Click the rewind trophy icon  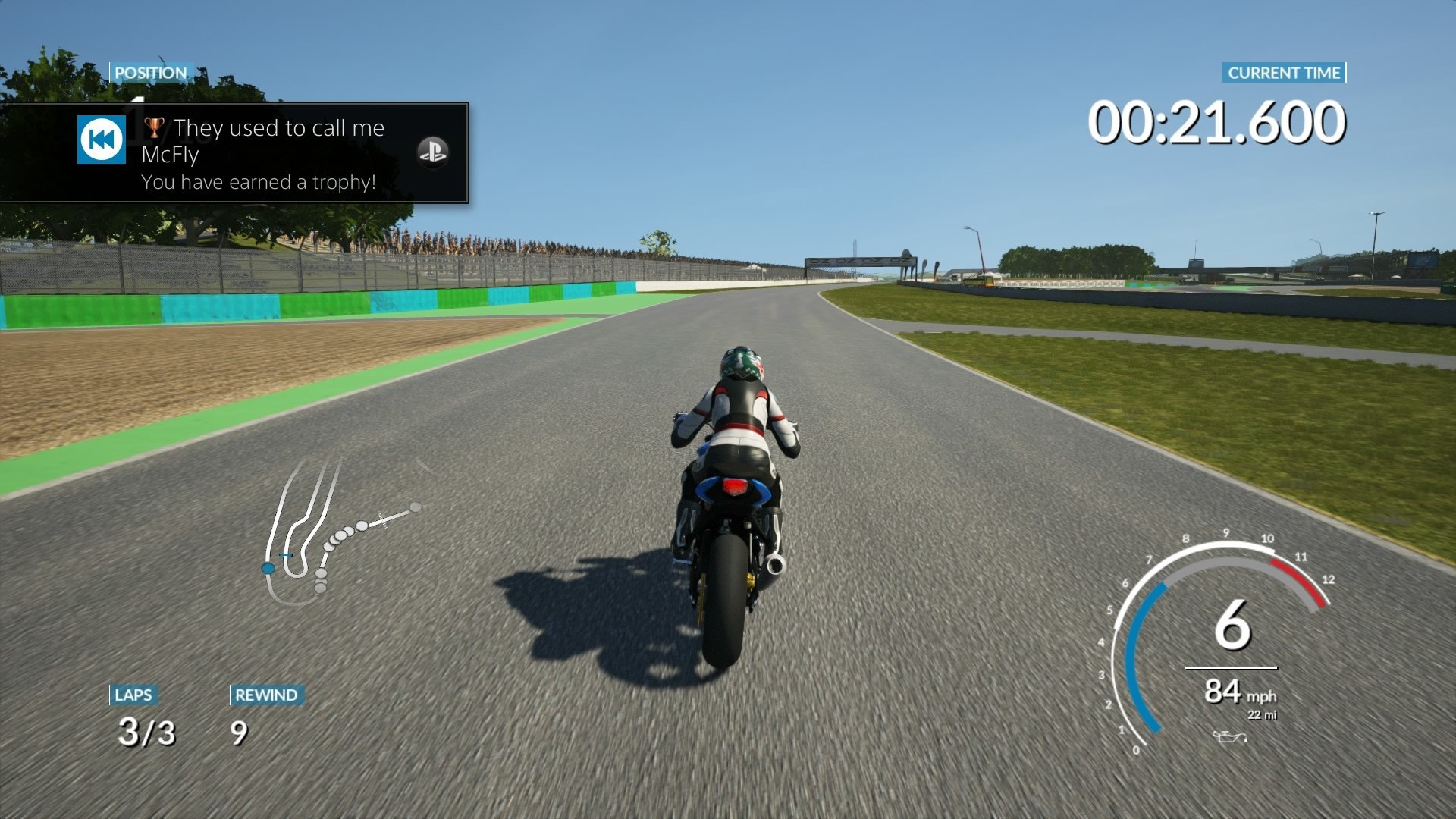click(x=102, y=140)
